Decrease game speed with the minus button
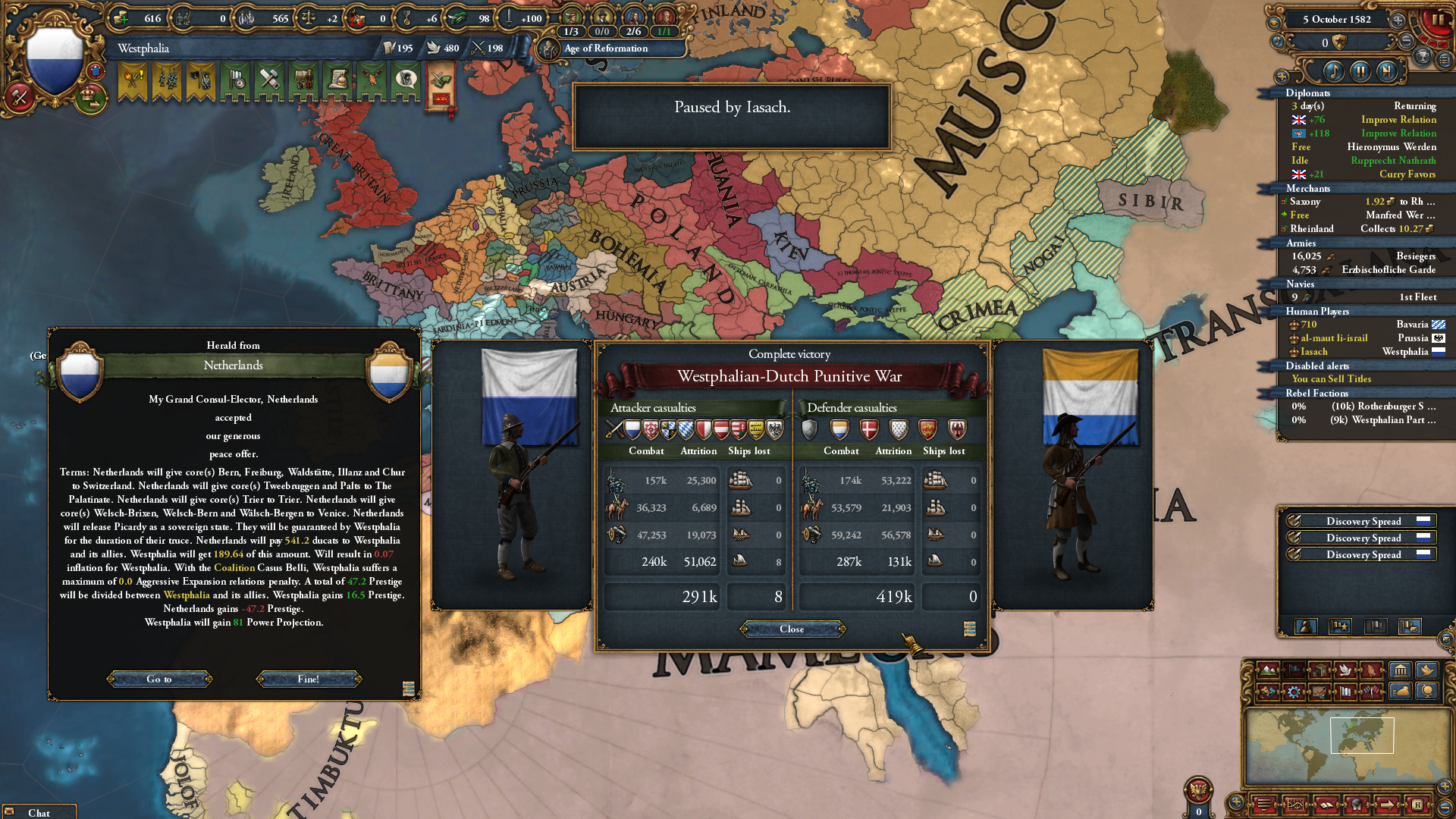Viewport: 1456px width, 819px height. click(x=1407, y=41)
